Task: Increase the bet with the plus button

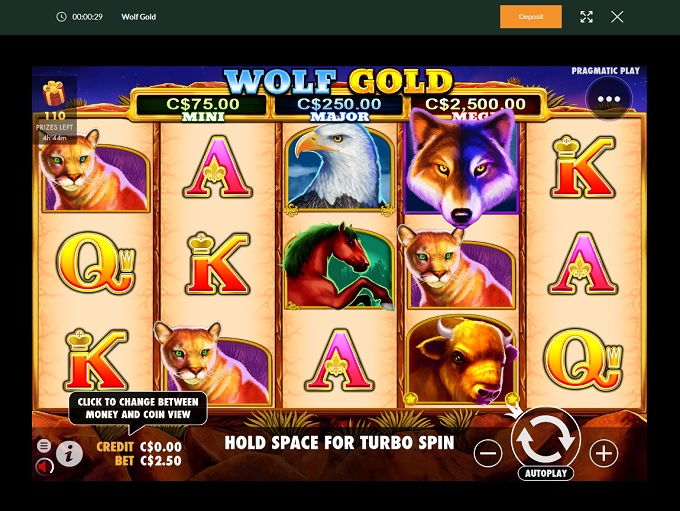Action: (604, 454)
